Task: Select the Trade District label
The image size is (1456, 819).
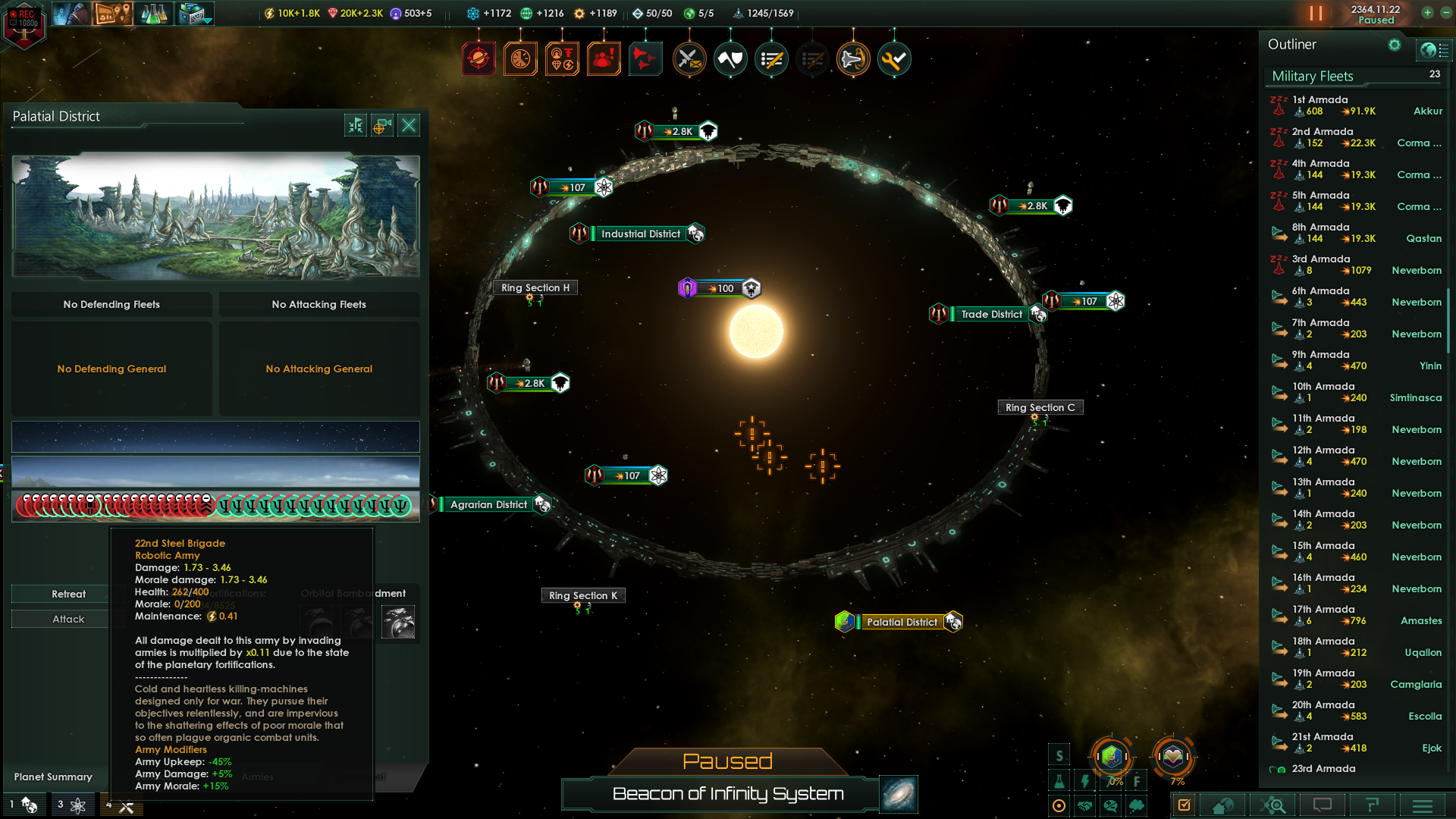Action: (991, 314)
